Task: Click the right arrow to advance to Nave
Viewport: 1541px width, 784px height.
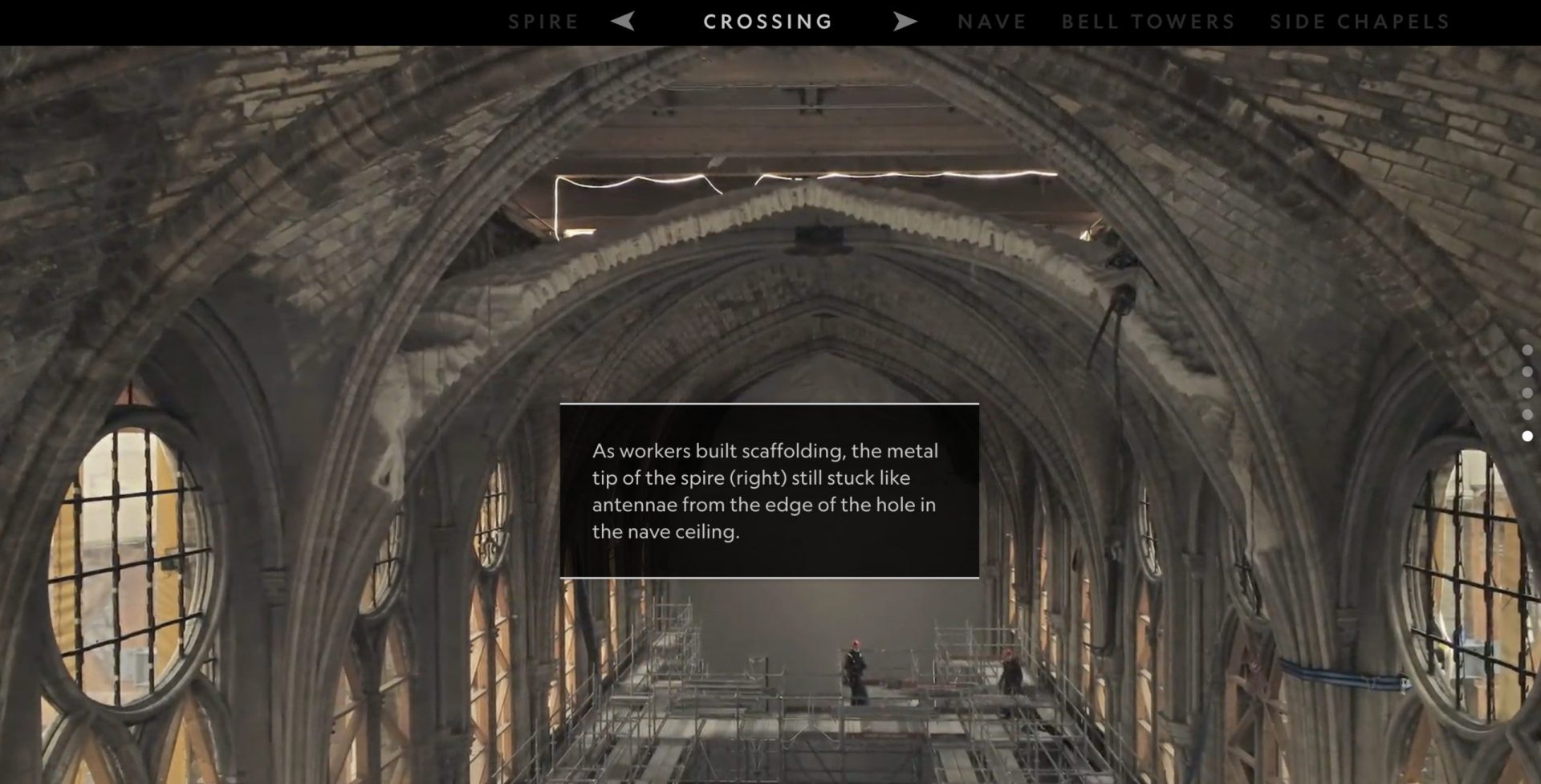Action: 905,22
